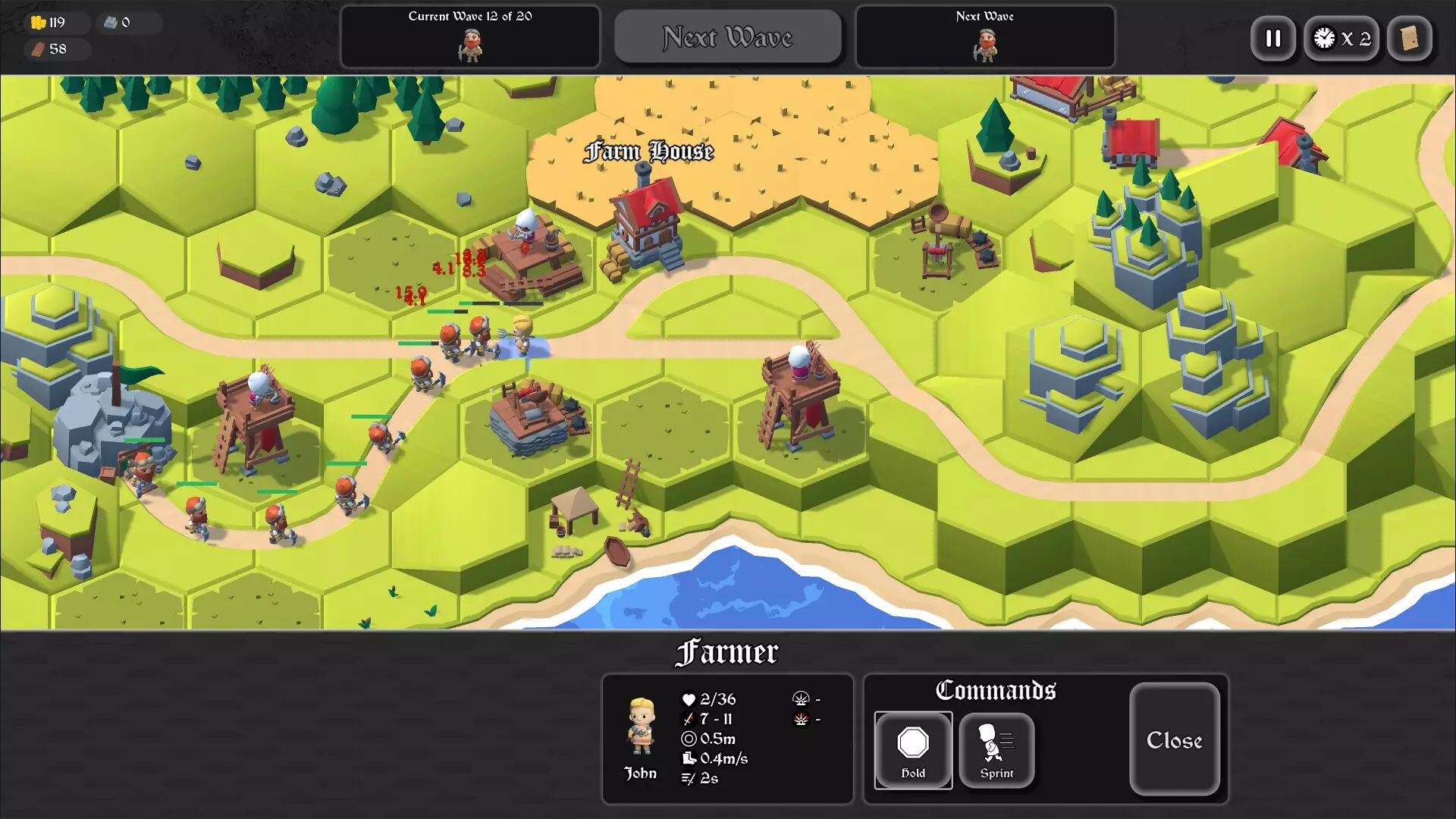Expand the Next Wave enemy preview panel

tap(985, 36)
